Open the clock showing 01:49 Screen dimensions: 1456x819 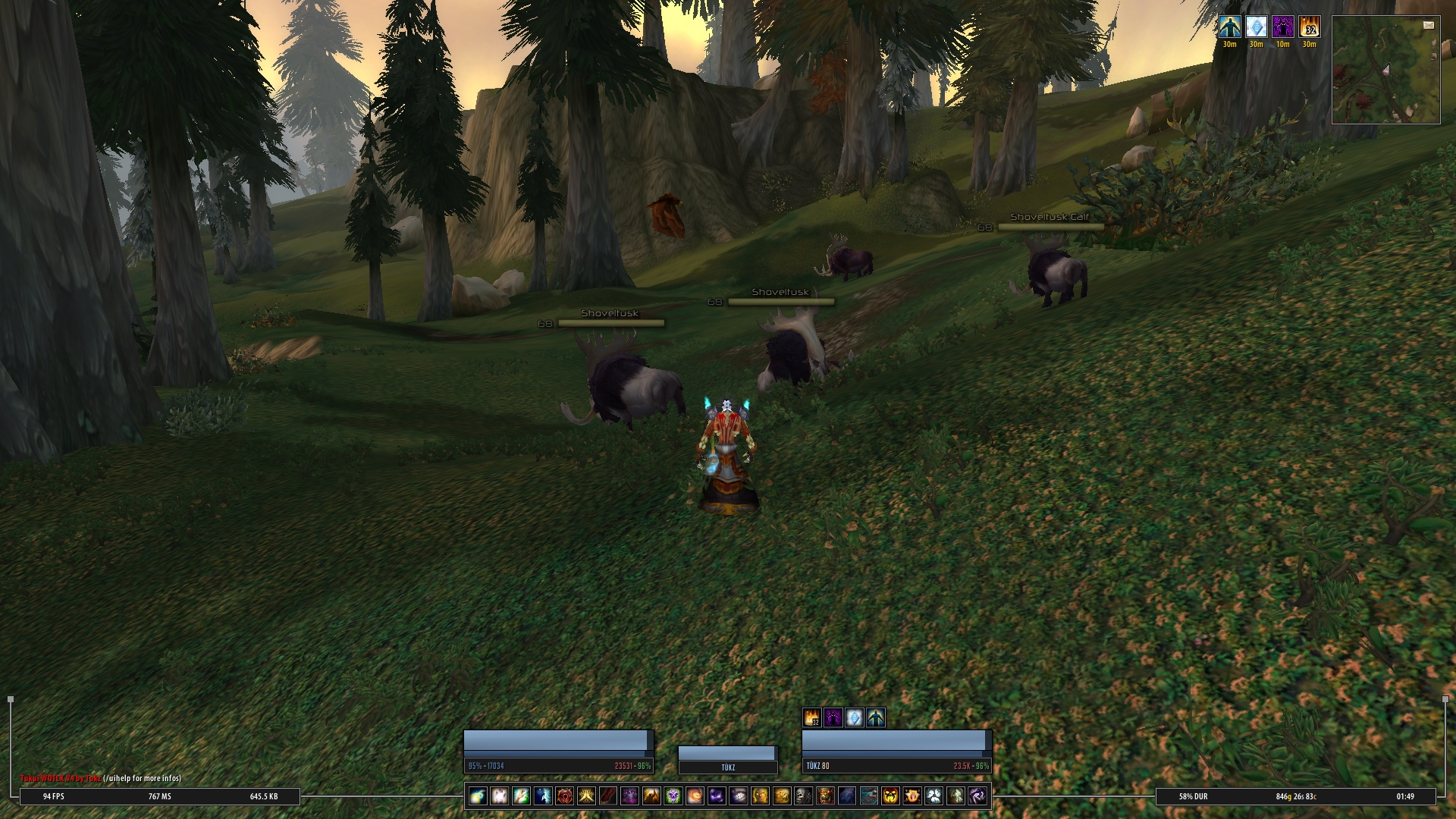point(1404,796)
